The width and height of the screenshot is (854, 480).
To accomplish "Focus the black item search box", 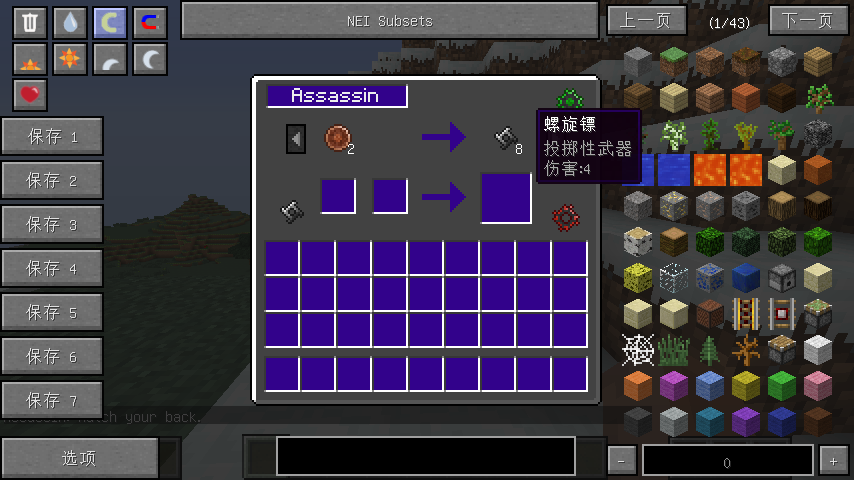I will point(426,456).
